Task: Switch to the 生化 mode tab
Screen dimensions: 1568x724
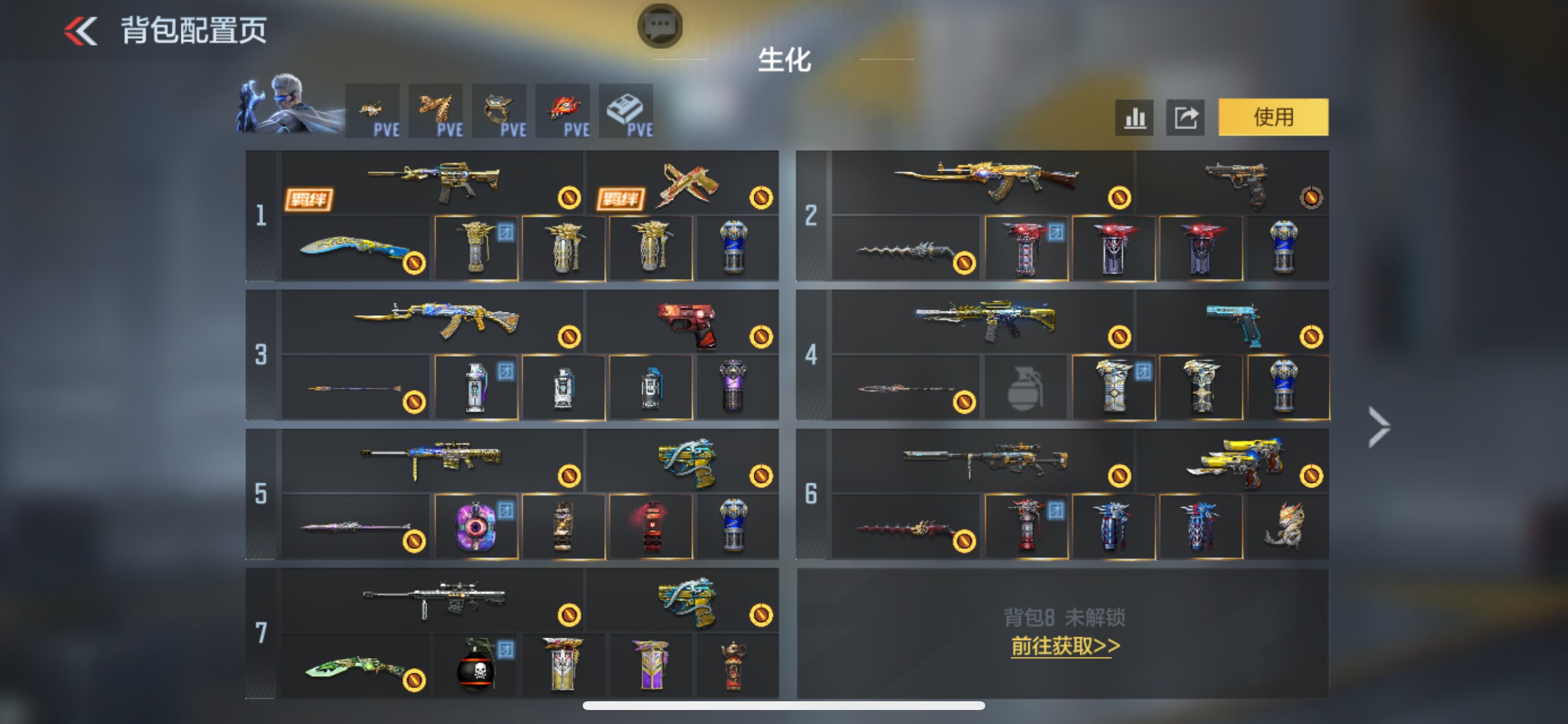Action: [x=784, y=62]
